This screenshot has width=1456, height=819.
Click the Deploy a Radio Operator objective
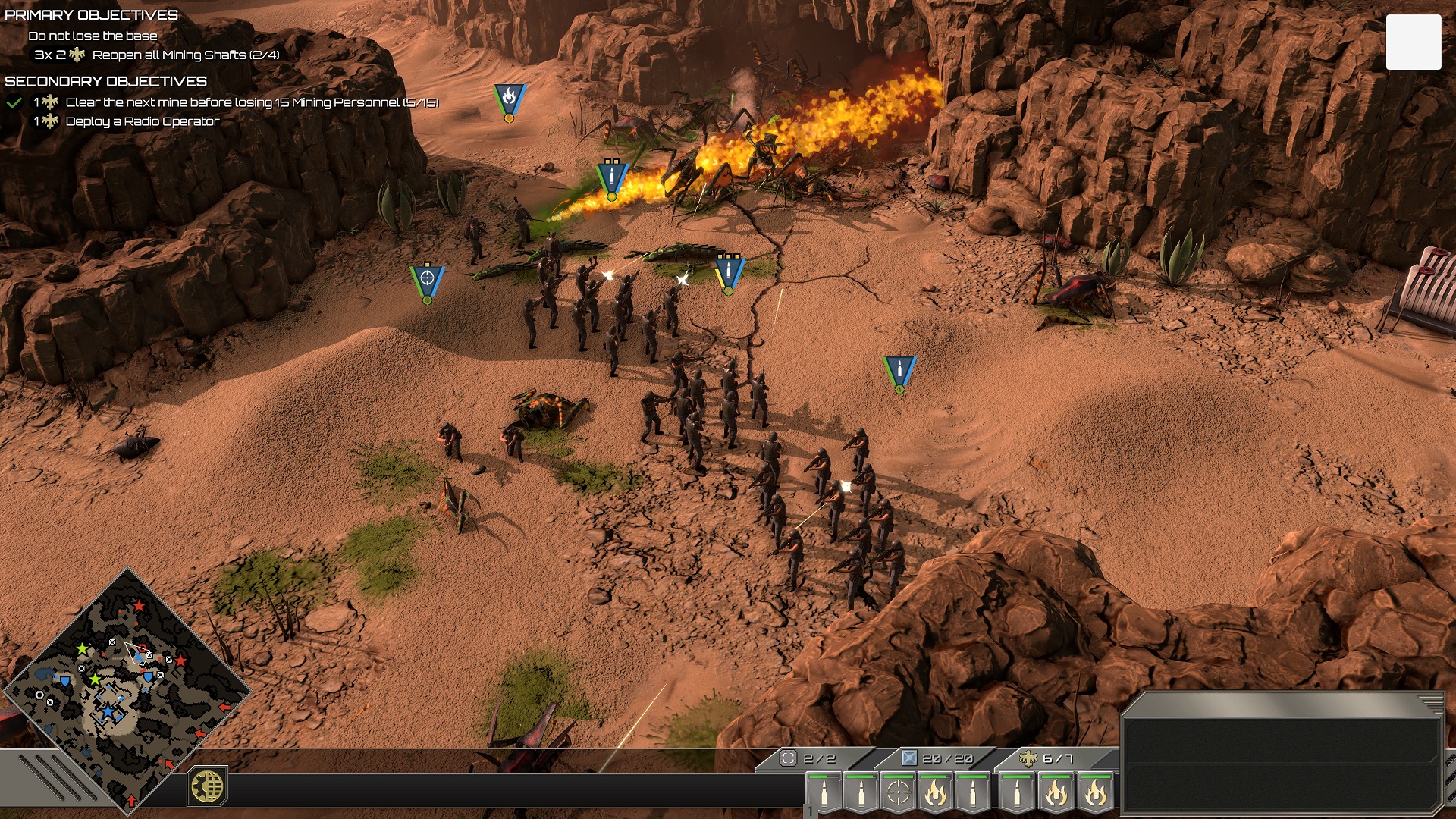point(142,121)
